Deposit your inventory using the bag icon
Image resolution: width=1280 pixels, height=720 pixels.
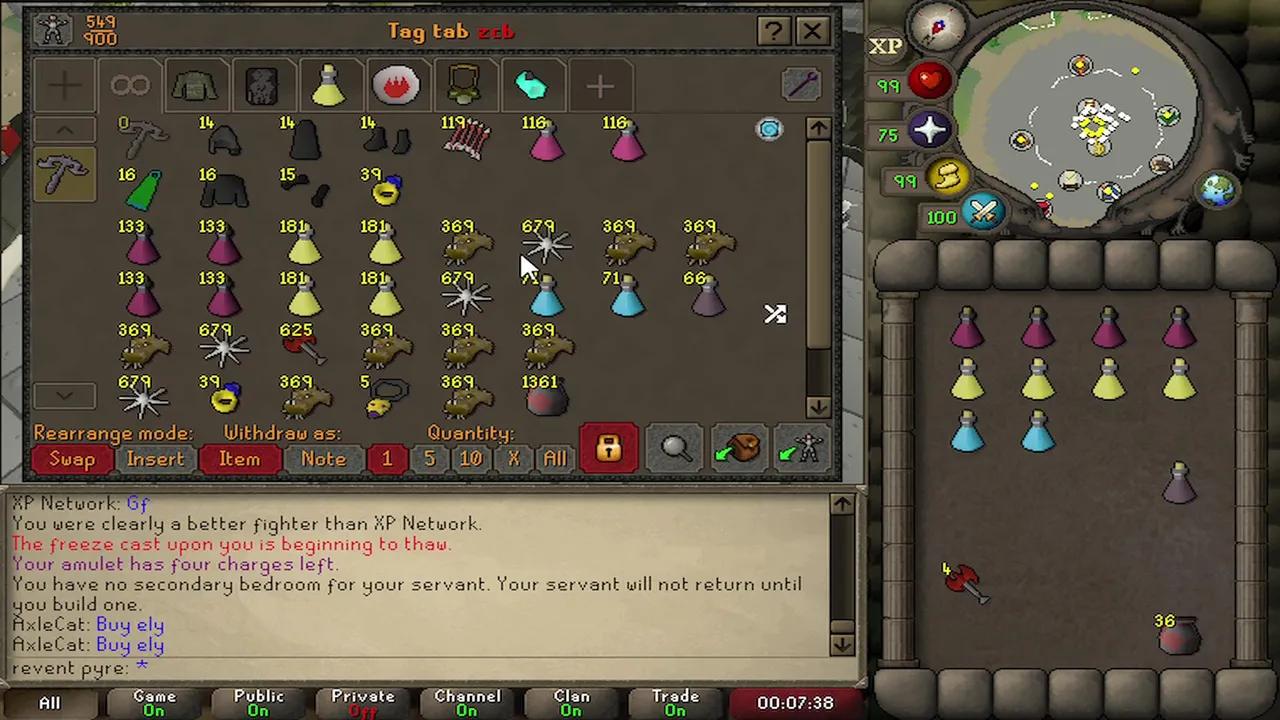point(738,447)
